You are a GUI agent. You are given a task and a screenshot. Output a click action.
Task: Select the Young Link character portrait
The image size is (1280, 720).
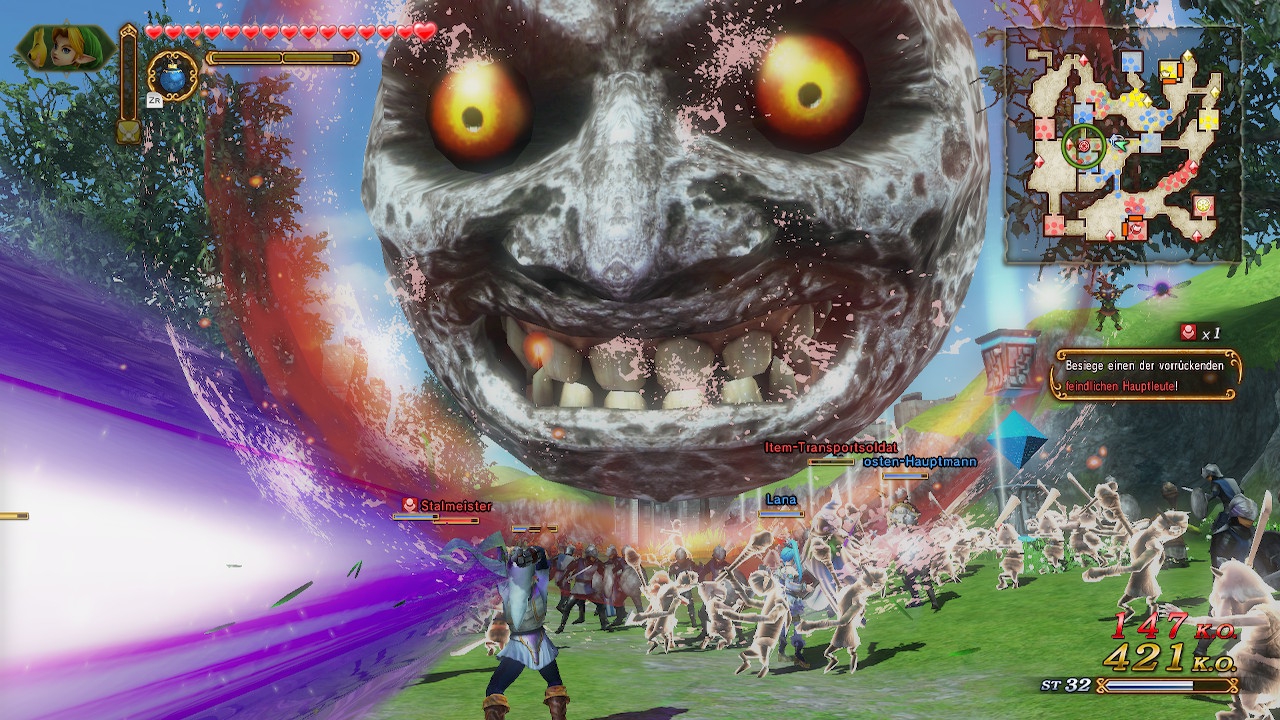[x=64, y=48]
